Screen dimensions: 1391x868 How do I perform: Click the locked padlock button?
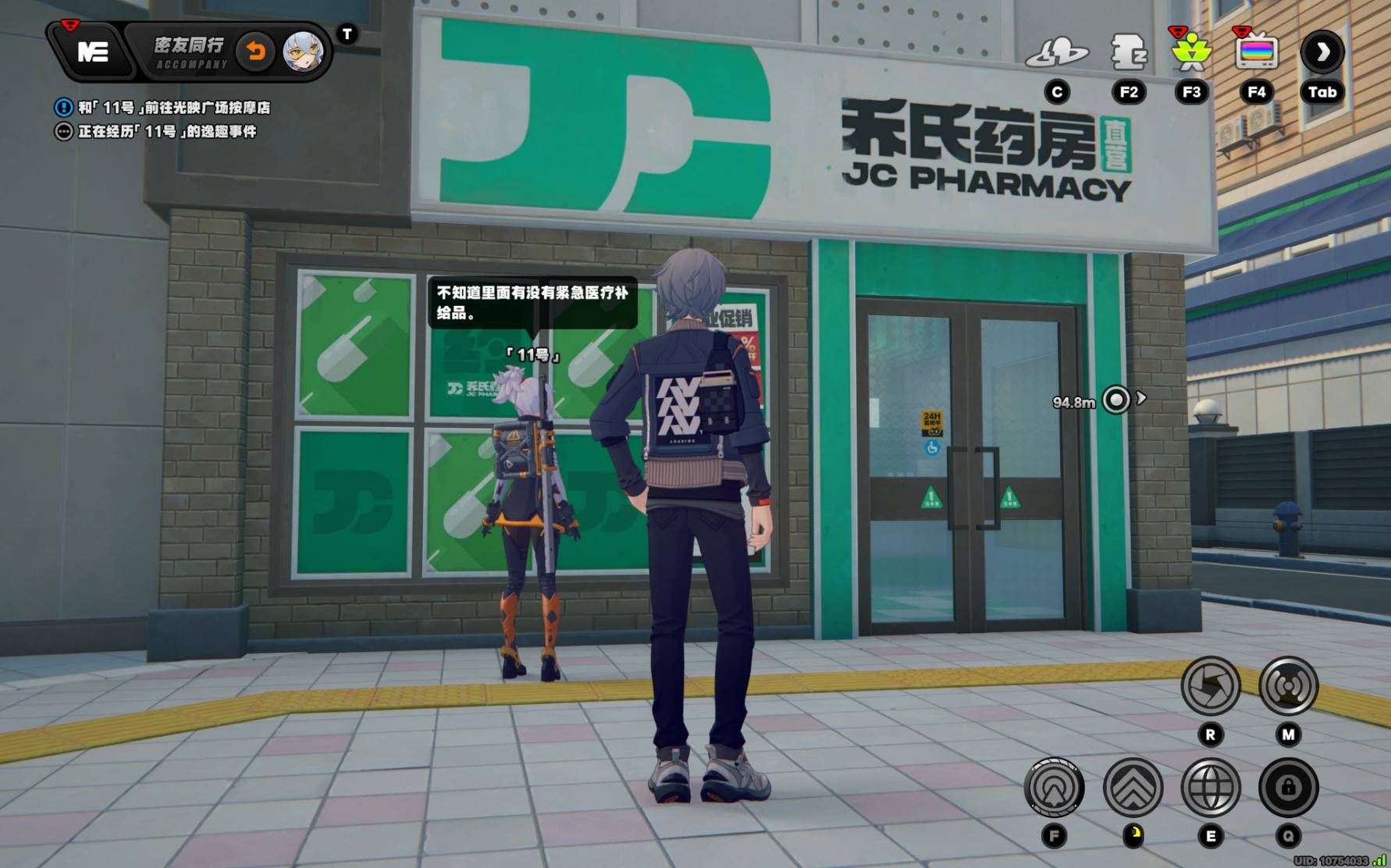(x=1288, y=788)
